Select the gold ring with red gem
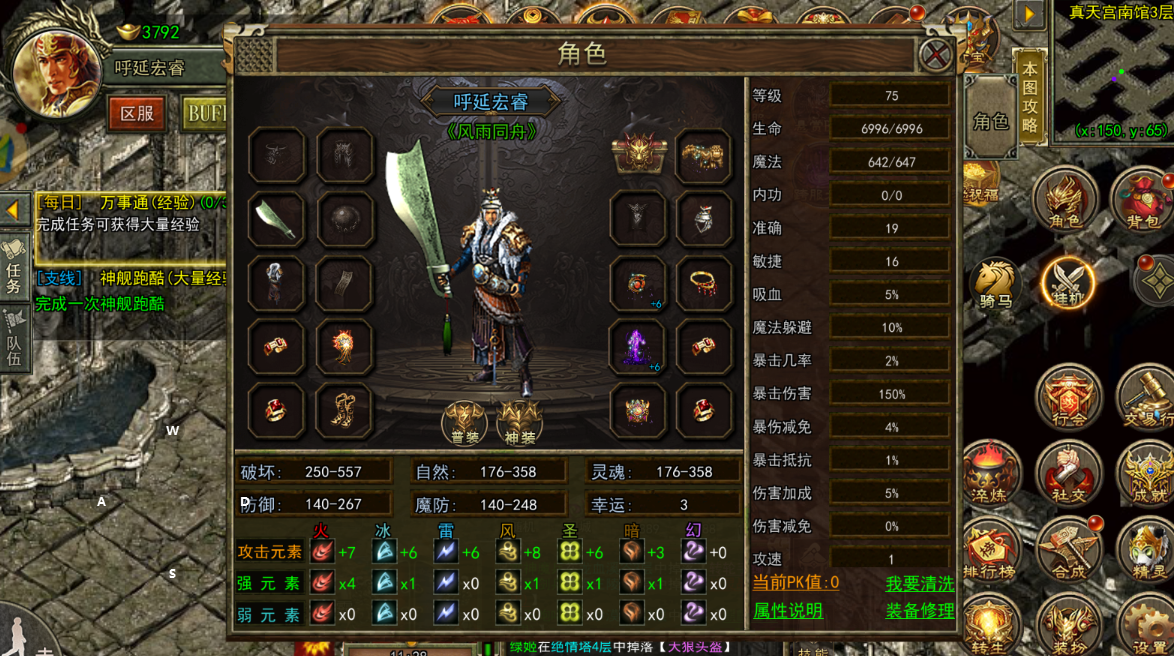 [703, 284]
